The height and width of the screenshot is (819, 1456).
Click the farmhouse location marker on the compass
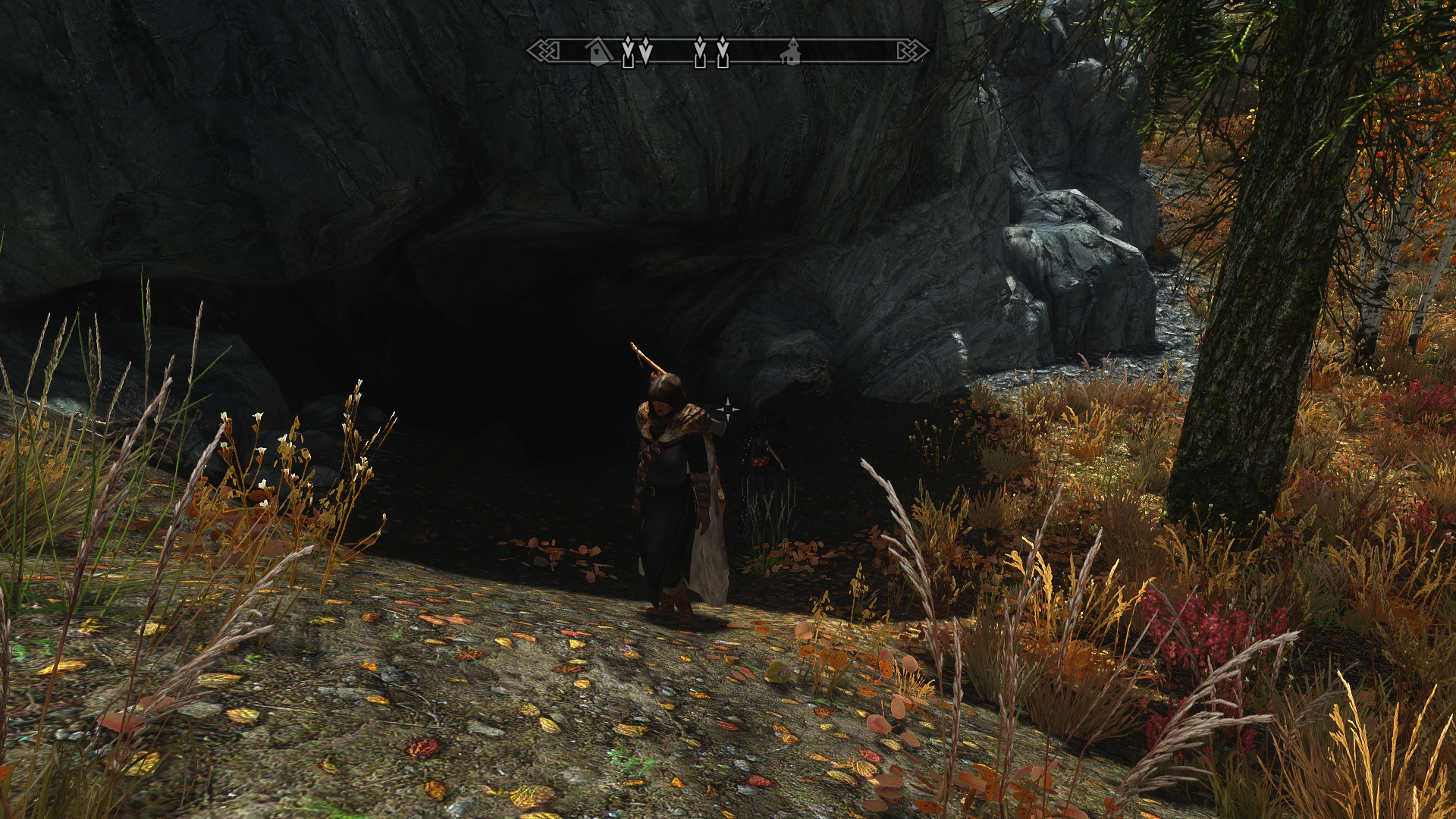[791, 52]
